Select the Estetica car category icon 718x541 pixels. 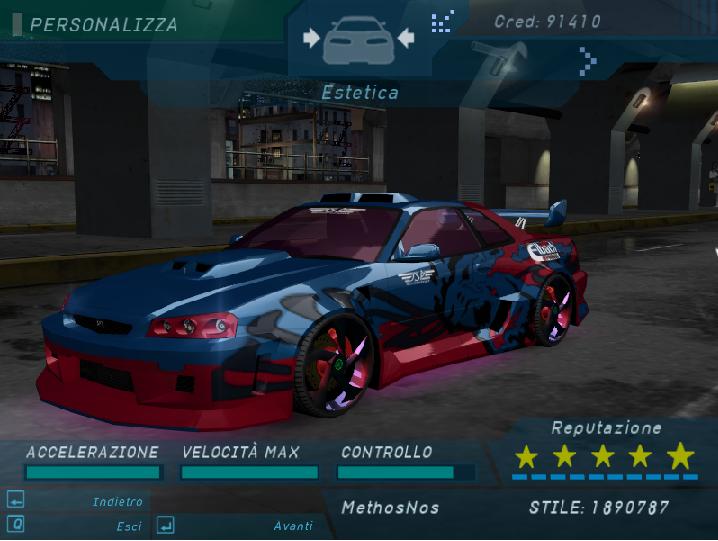358,39
